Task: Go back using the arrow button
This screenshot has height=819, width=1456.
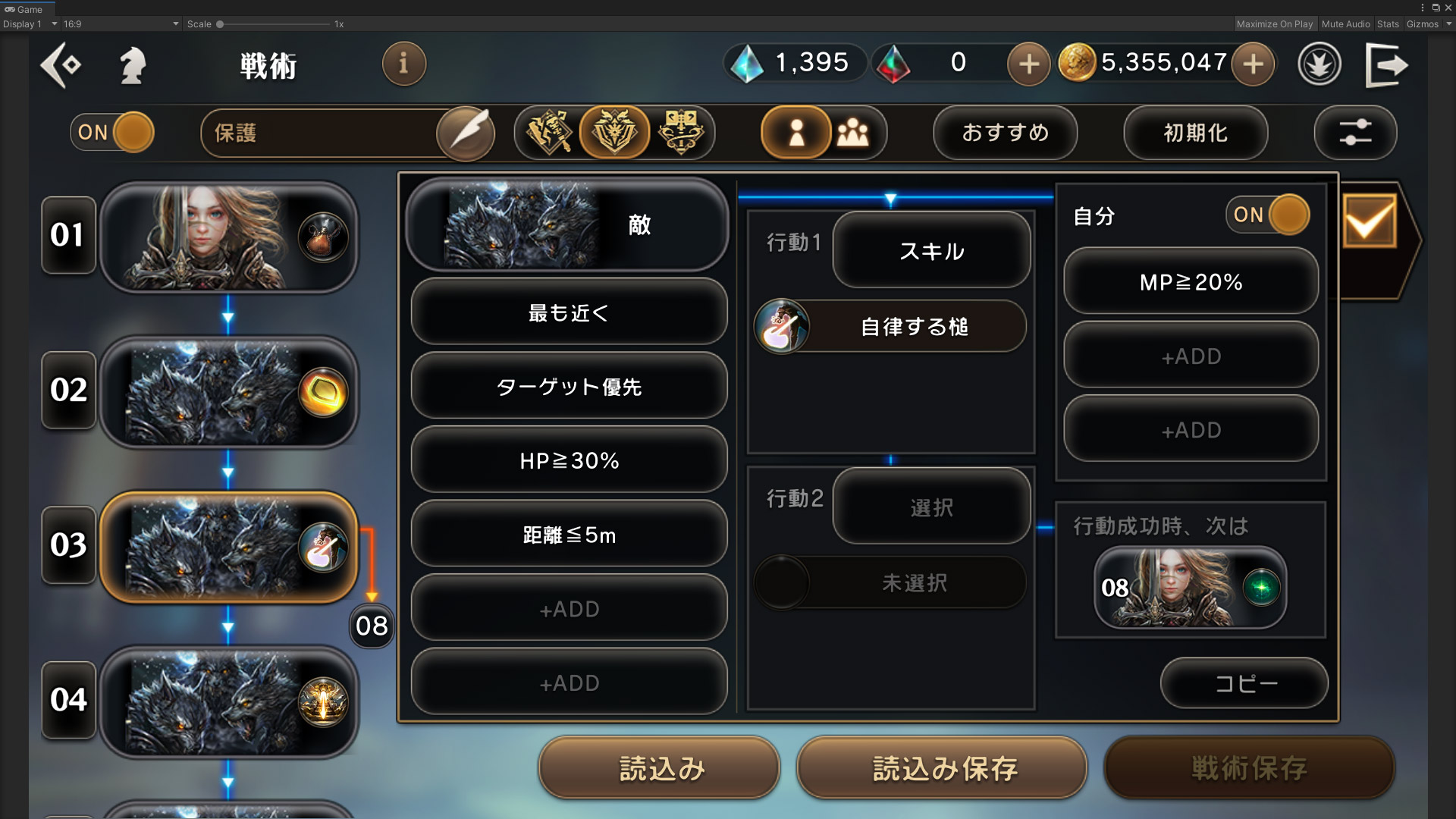Action: point(61,65)
